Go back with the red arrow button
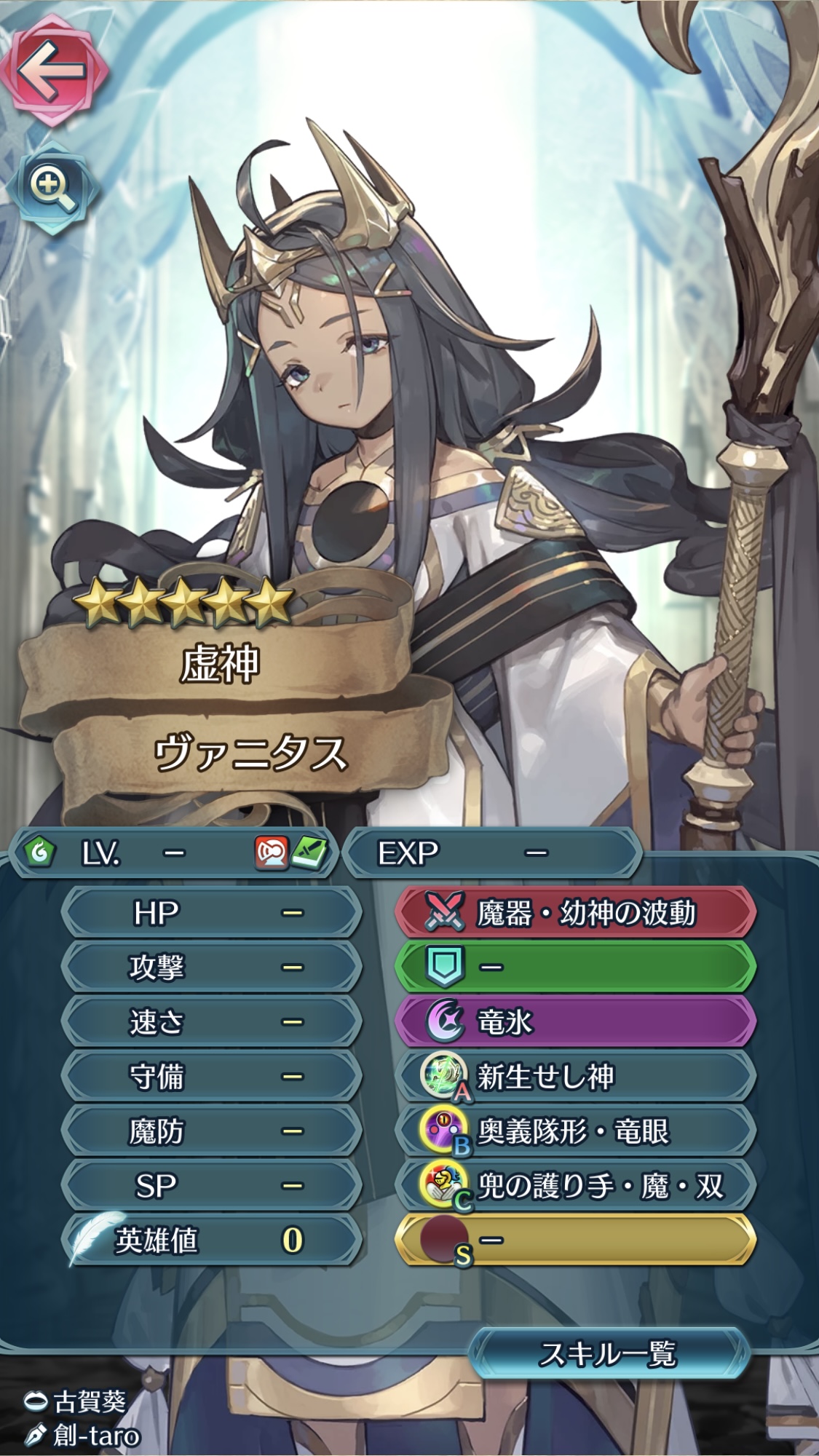 pos(54,71)
